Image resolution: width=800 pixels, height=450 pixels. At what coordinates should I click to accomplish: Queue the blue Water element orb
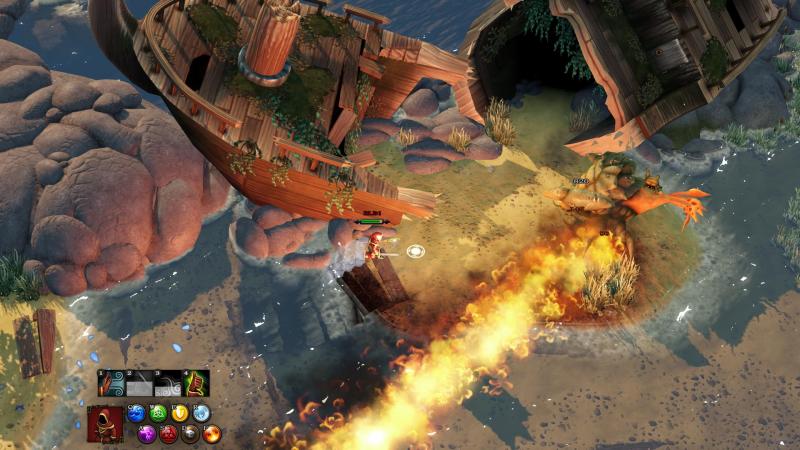(x=137, y=413)
